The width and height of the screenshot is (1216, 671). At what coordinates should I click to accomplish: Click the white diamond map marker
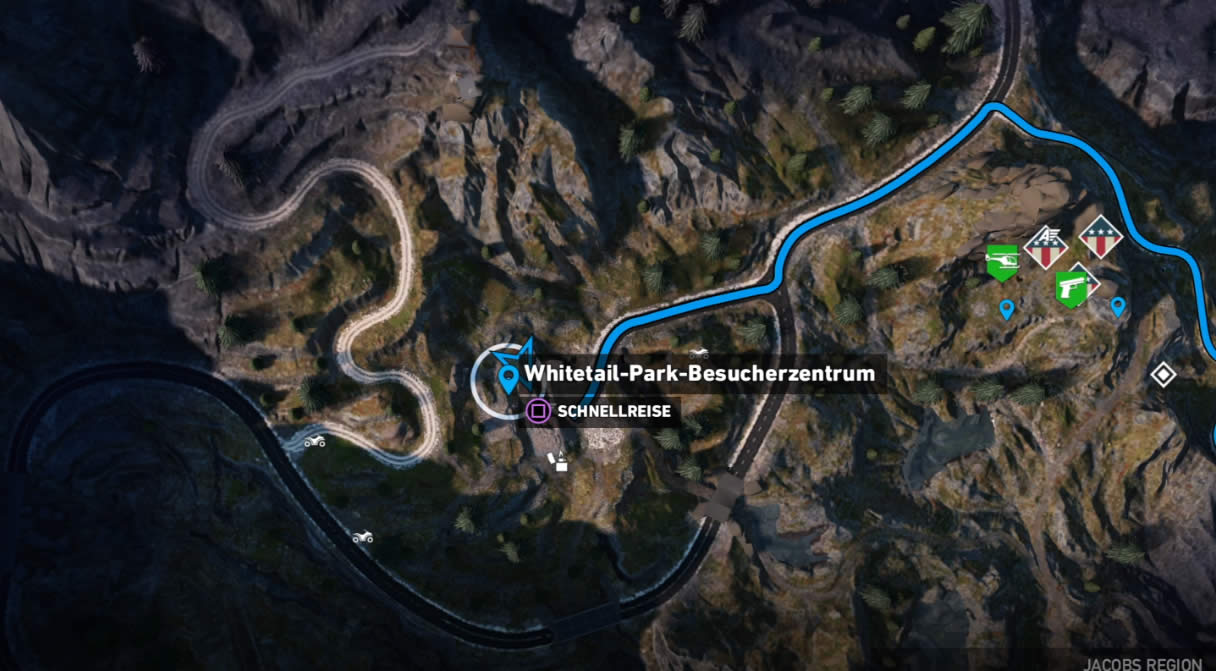click(x=1162, y=375)
